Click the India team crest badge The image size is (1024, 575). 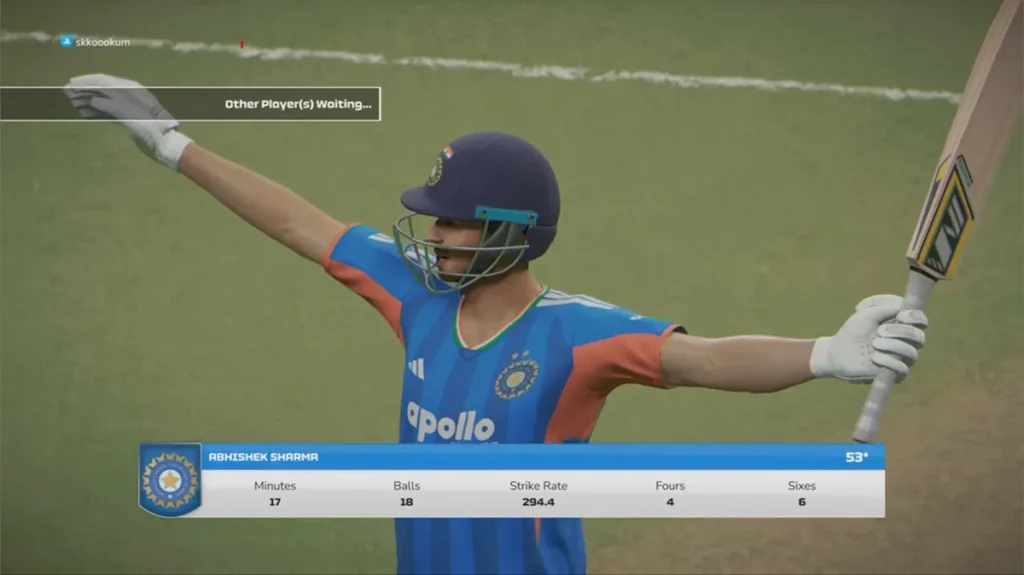pos(170,480)
